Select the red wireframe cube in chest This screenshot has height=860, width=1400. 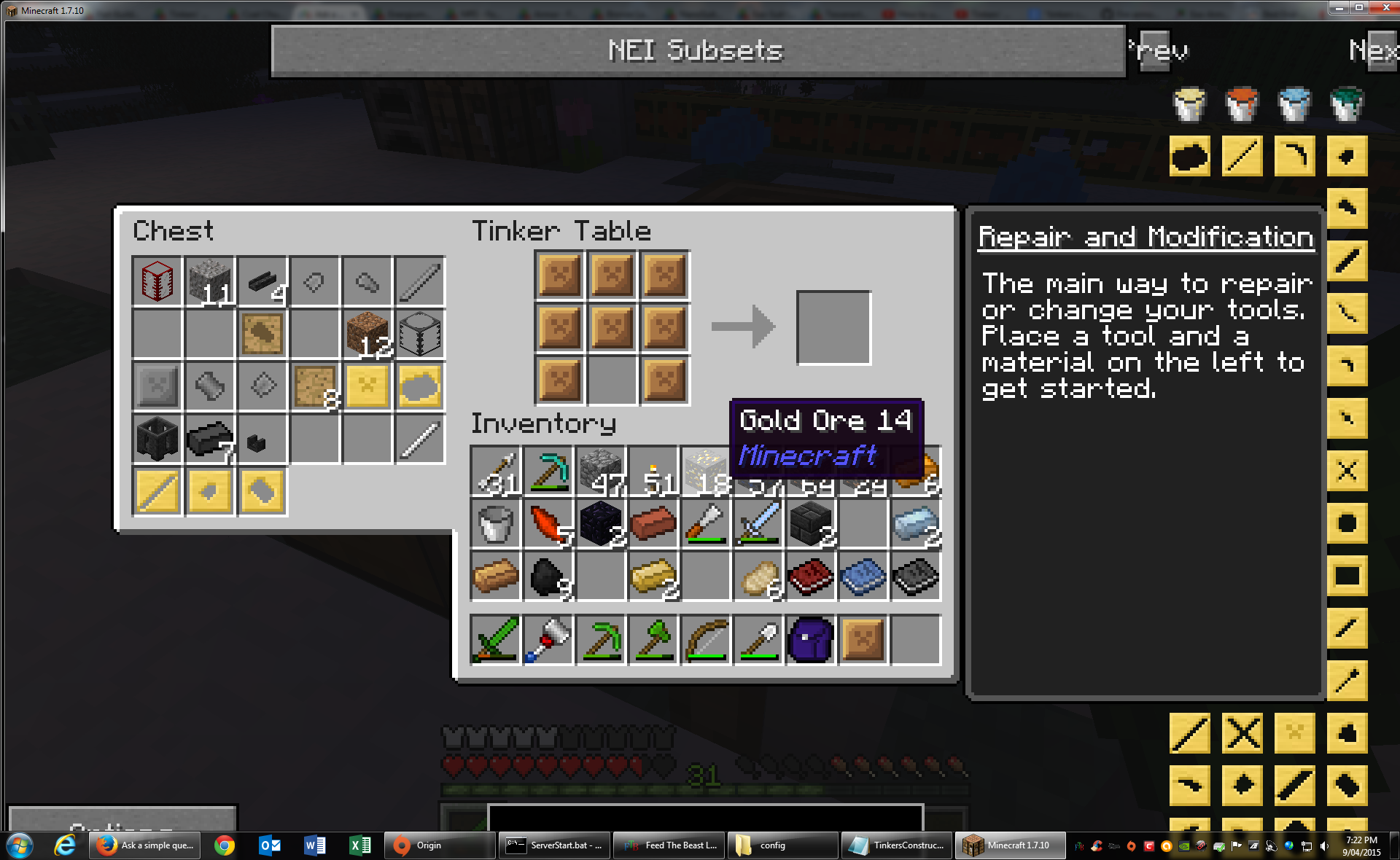pos(157,281)
